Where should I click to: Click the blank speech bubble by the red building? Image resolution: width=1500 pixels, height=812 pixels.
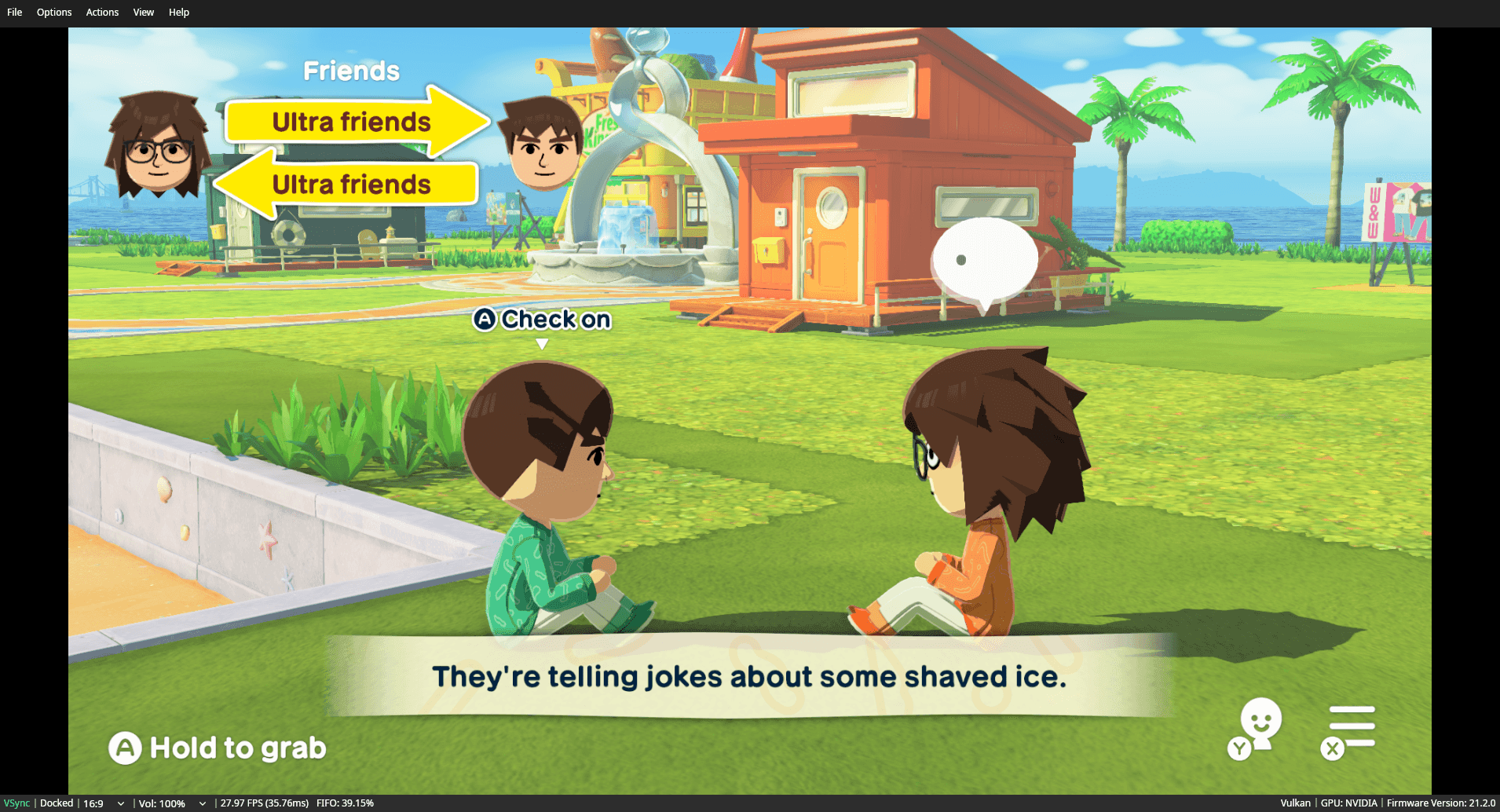(984, 255)
